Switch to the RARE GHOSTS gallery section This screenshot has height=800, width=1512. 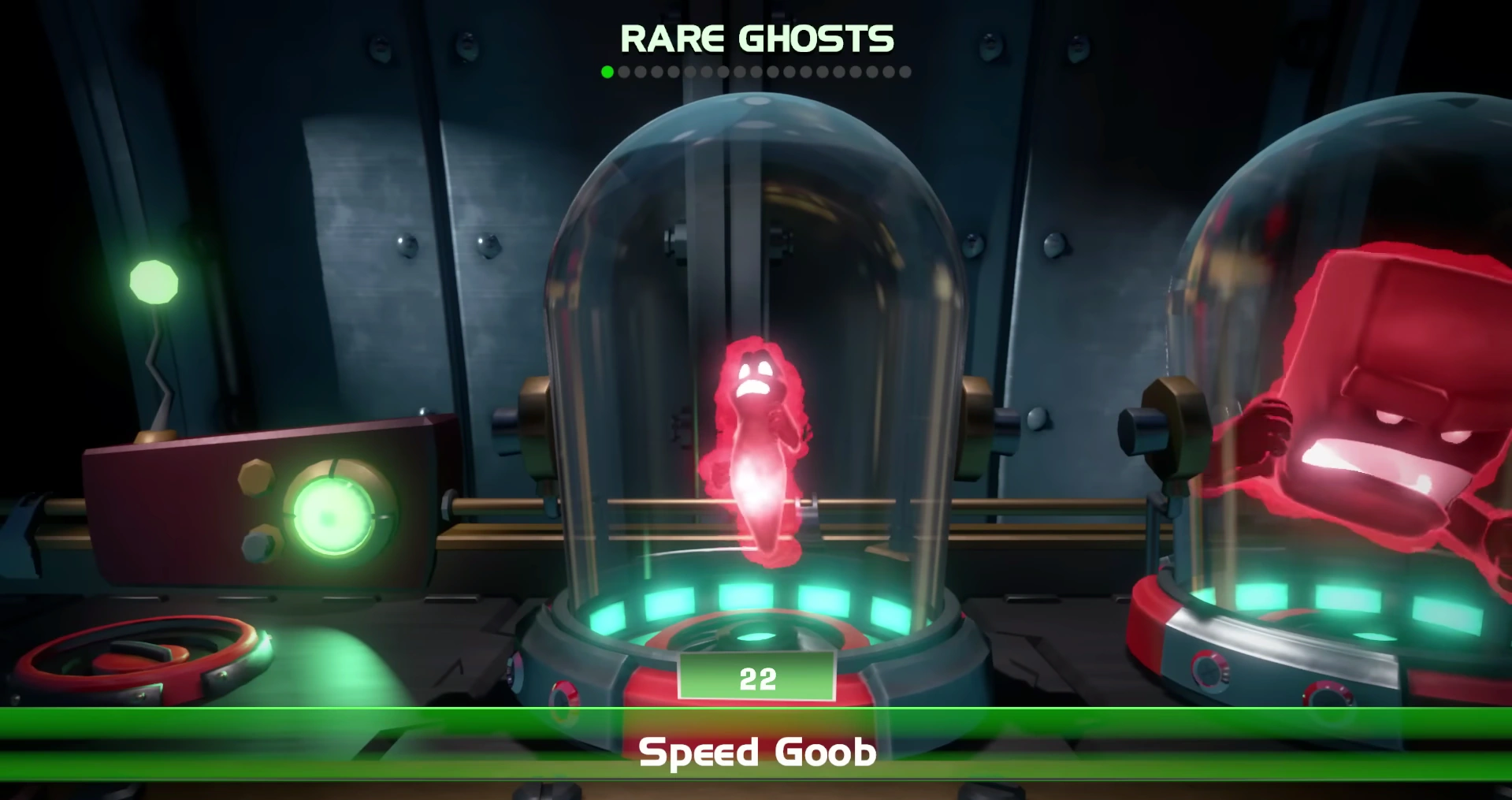pos(758,36)
